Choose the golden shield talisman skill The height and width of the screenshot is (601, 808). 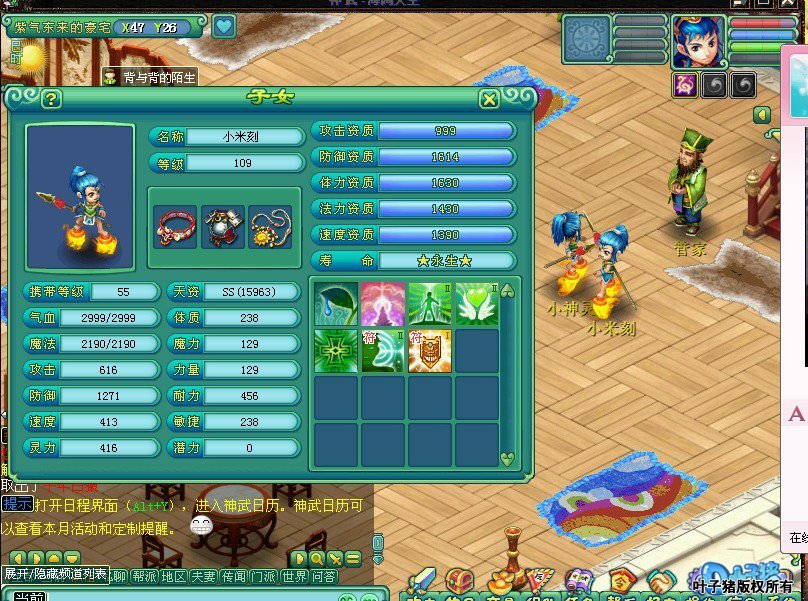pyautogui.click(x=430, y=351)
